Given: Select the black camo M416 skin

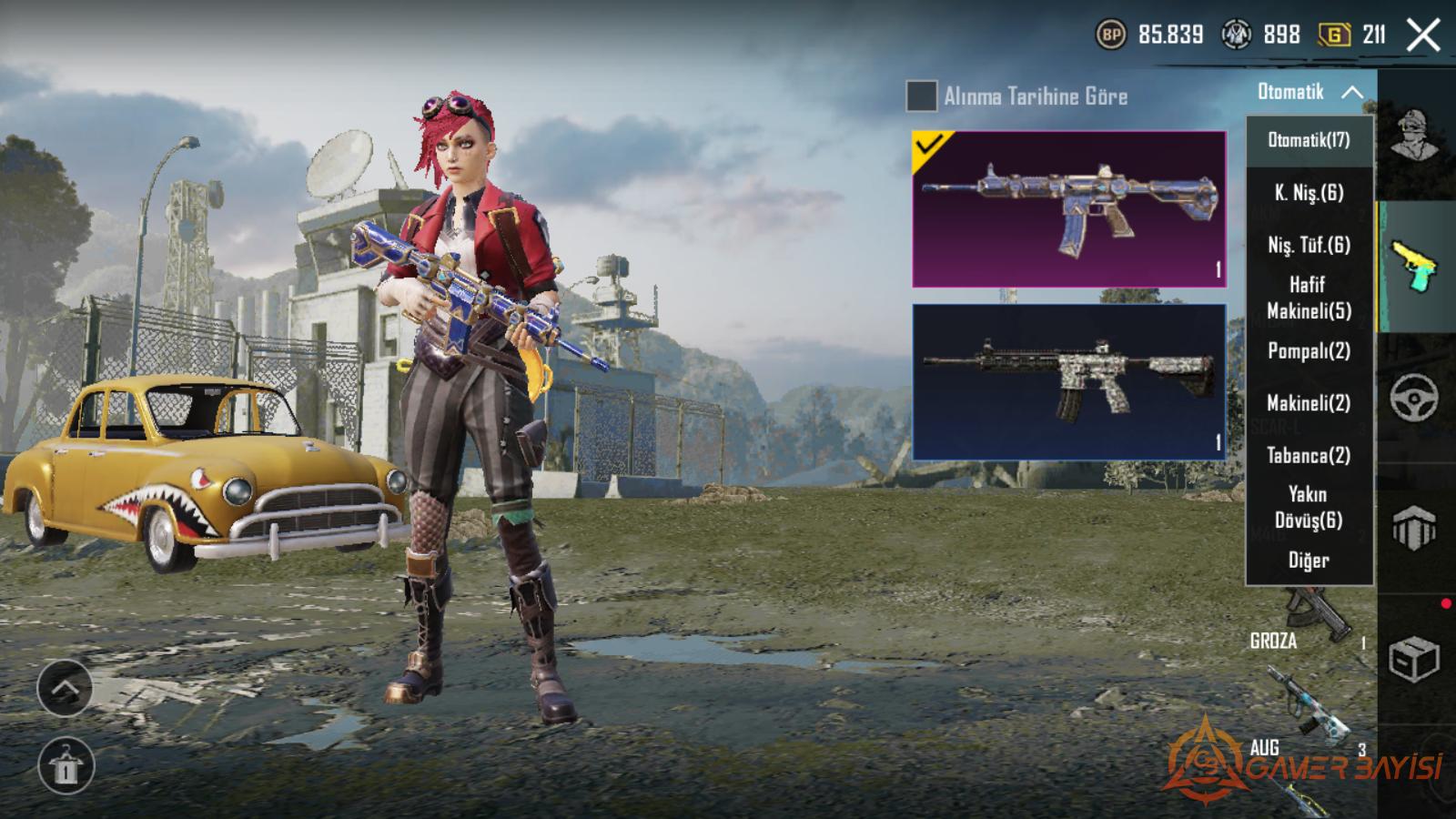Looking at the screenshot, I should click(1069, 381).
